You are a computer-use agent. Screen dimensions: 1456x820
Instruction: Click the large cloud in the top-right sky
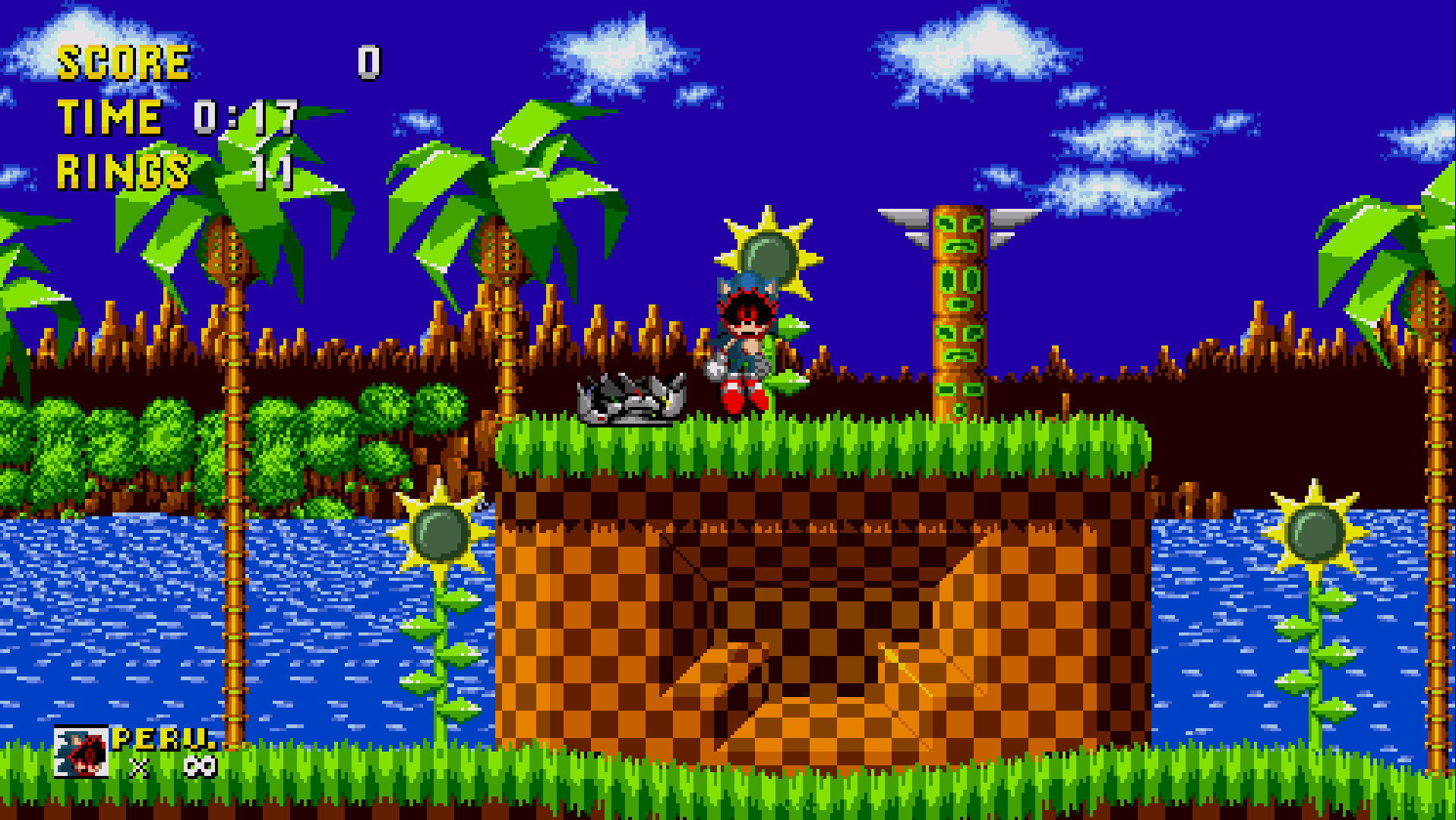point(972,53)
